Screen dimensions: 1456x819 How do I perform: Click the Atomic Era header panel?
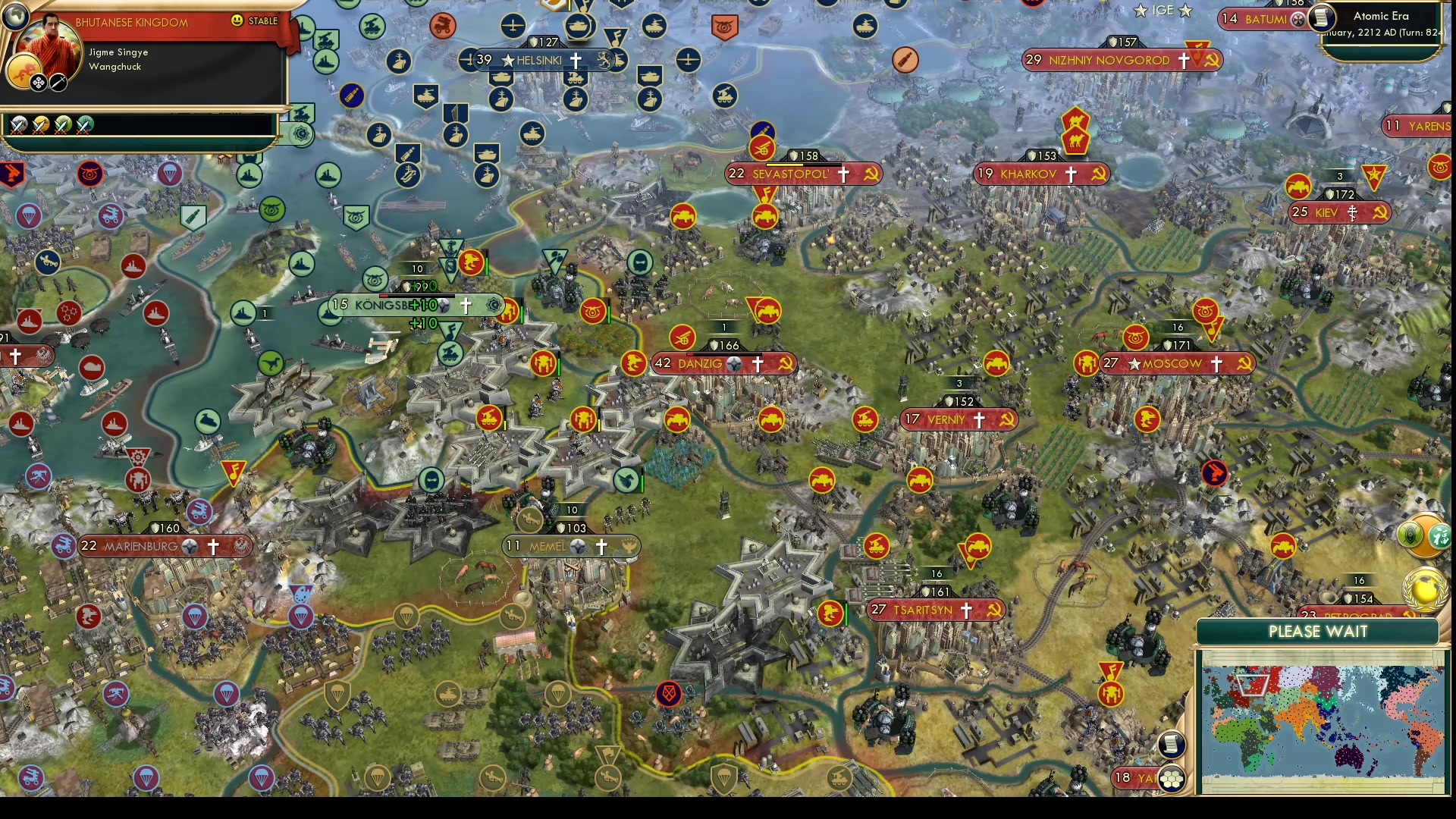pyautogui.click(x=1380, y=15)
